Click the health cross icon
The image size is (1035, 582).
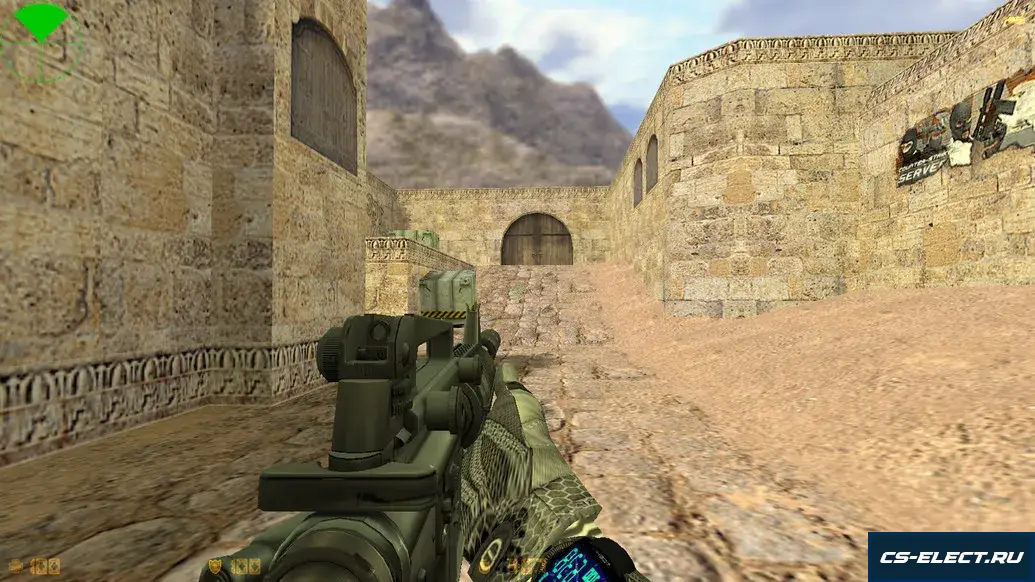coord(15,566)
